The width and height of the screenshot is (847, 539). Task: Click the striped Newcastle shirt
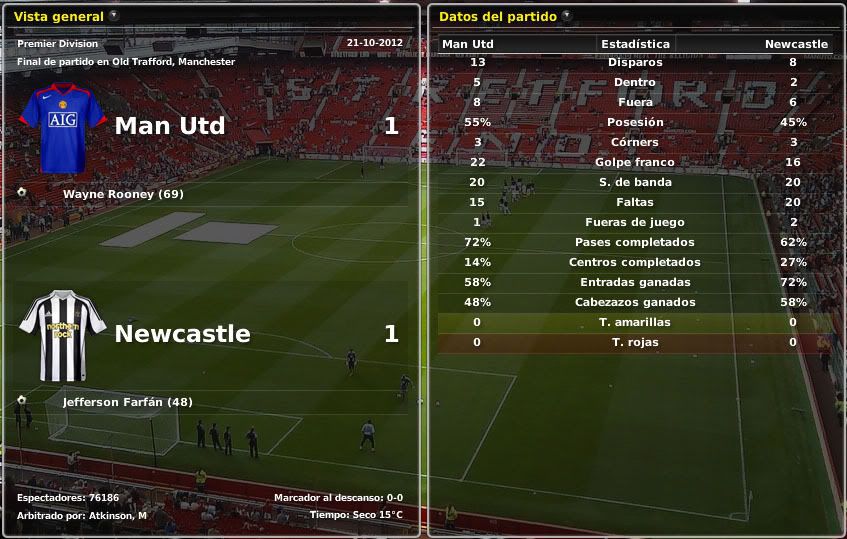click(62, 335)
